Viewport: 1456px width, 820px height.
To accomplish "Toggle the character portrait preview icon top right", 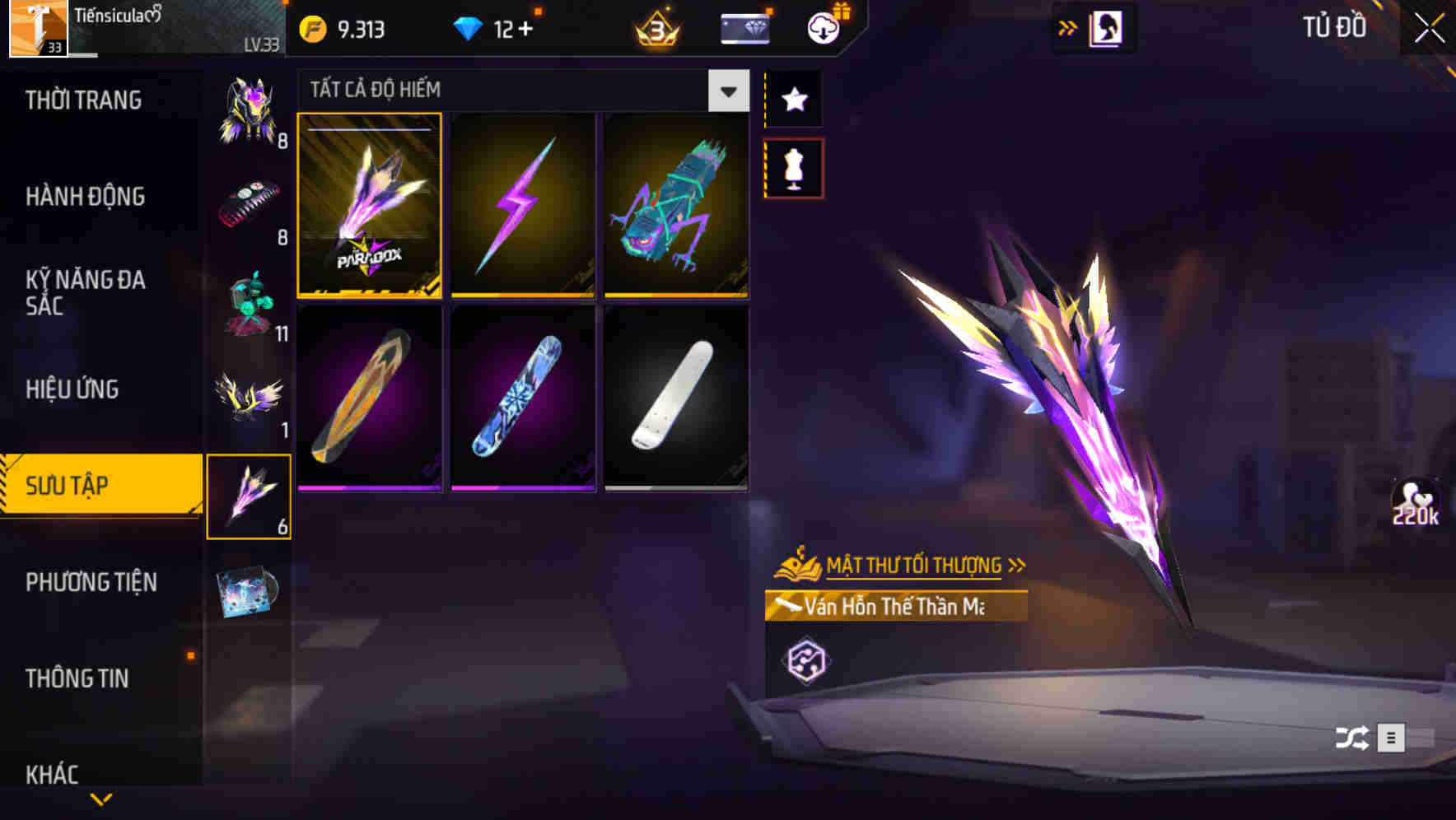I will (x=1108, y=27).
